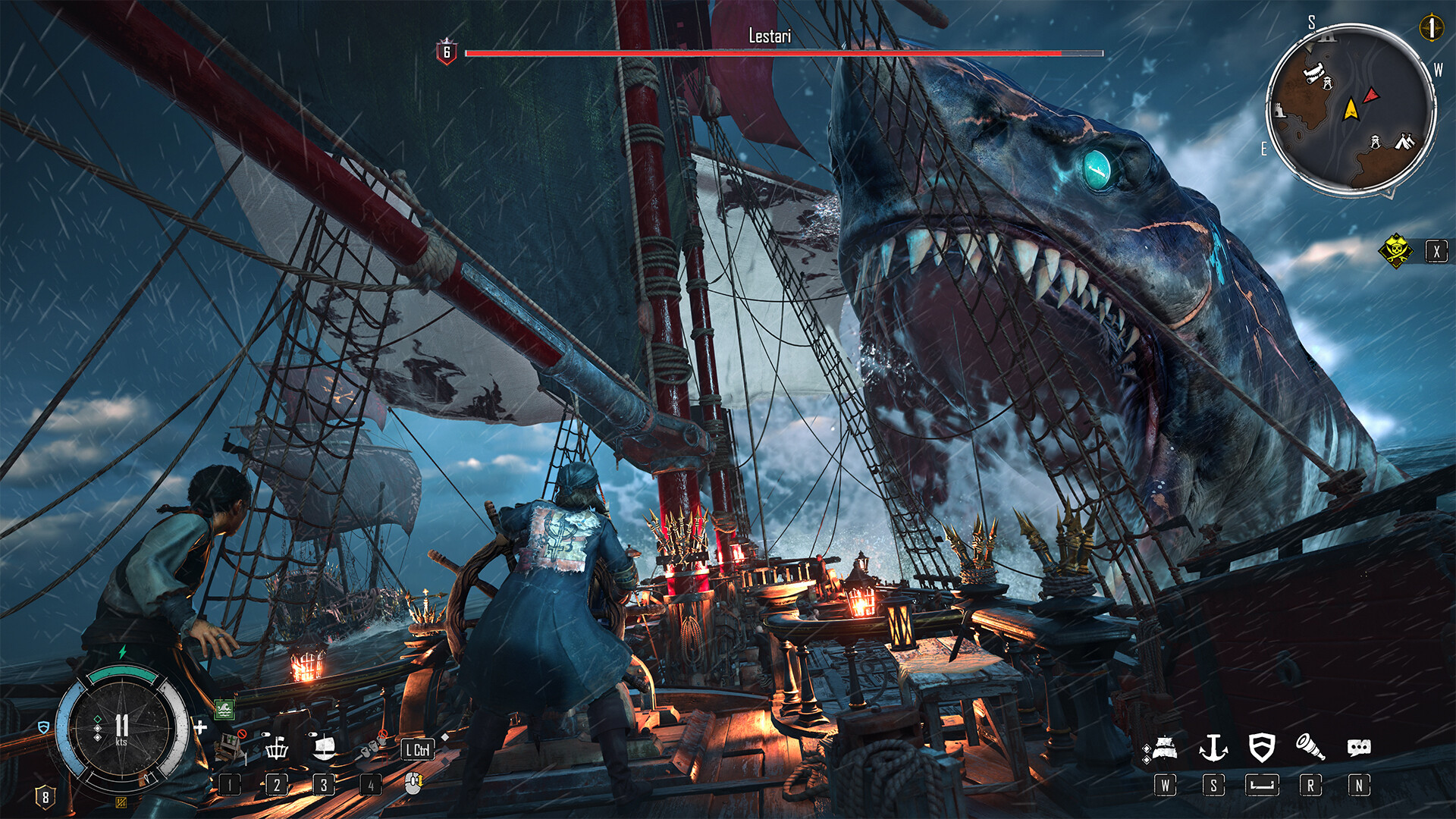Image resolution: width=1456 pixels, height=819 pixels.
Task: Click the tent camp marker on minimap
Action: pos(1405,140)
